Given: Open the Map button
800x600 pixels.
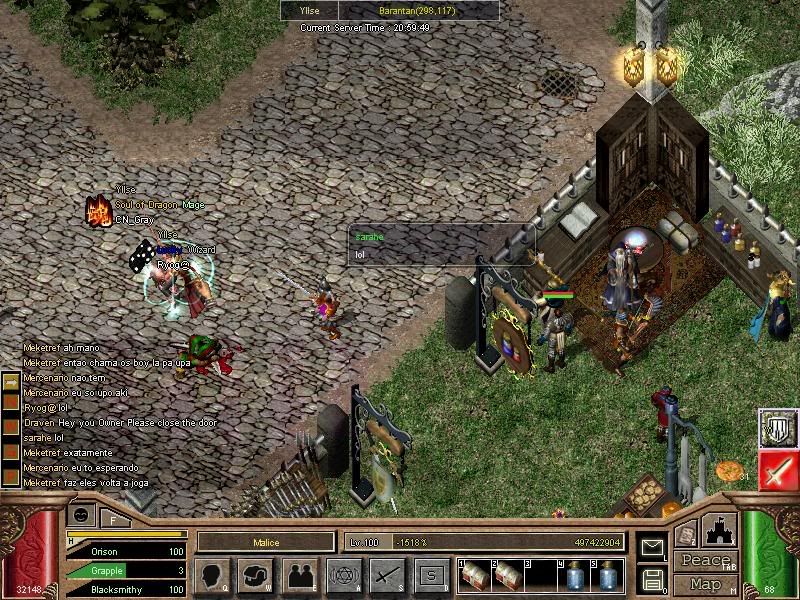Looking at the screenshot, I should pyautogui.click(x=705, y=584).
